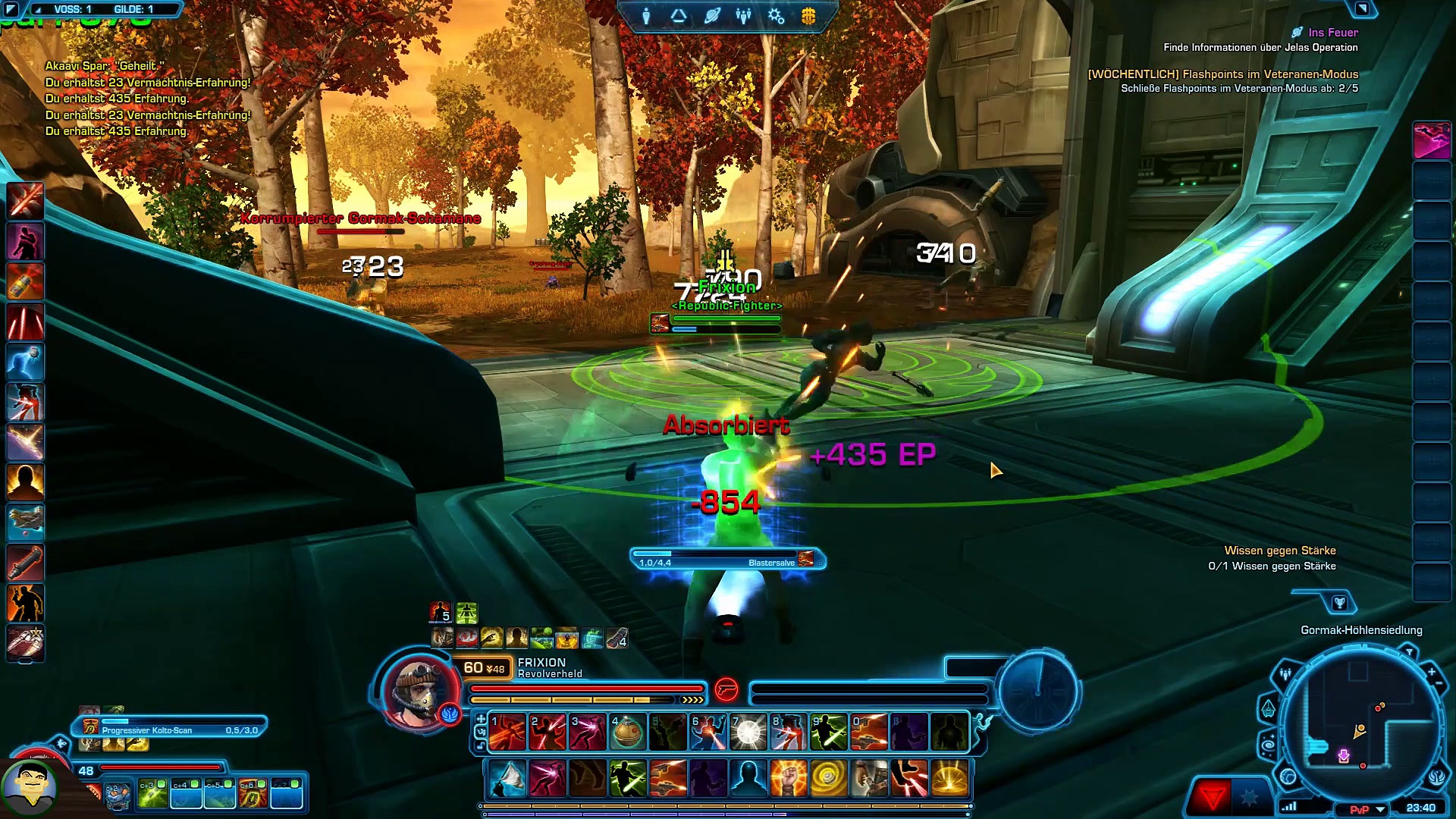The height and width of the screenshot is (819, 1456).
Task: Open the Cartel Market coin icon
Action: tap(808, 16)
